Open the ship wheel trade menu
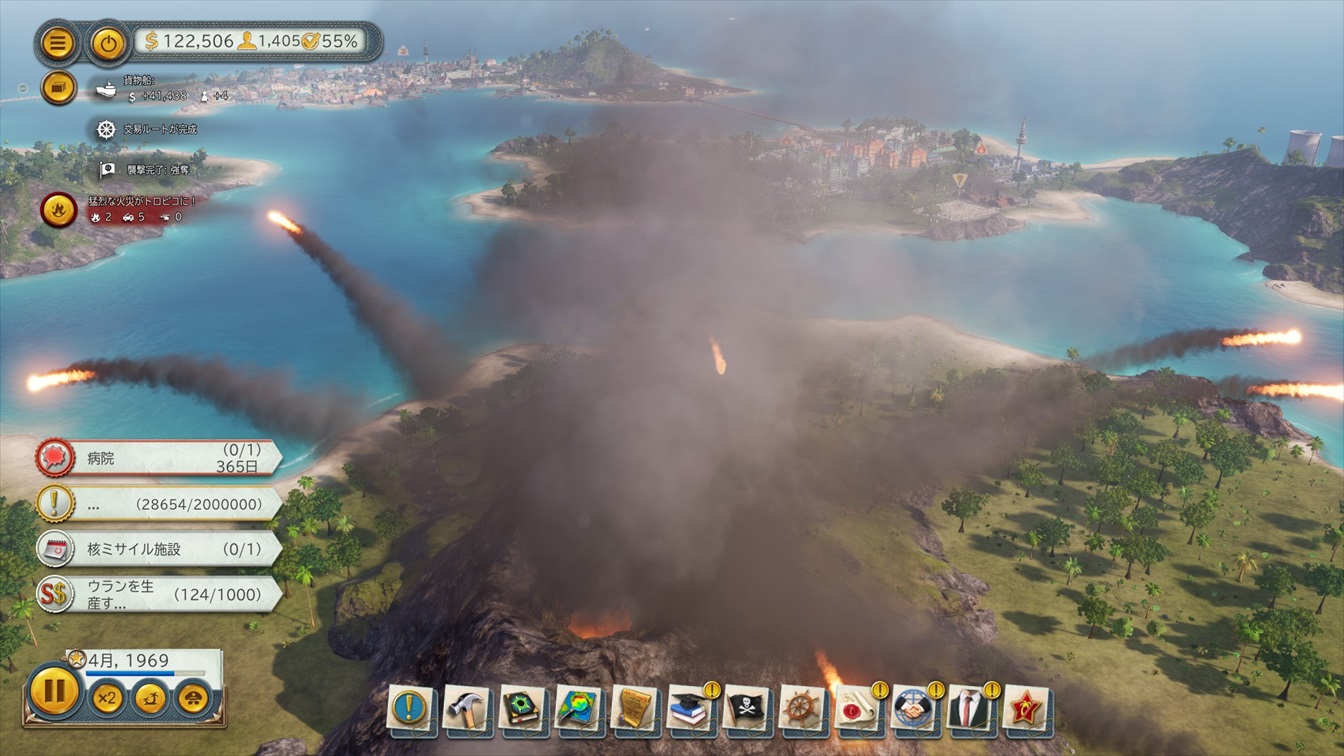Viewport: 1344px width, 756px height. pyautogui.click(x=802, y=708)
